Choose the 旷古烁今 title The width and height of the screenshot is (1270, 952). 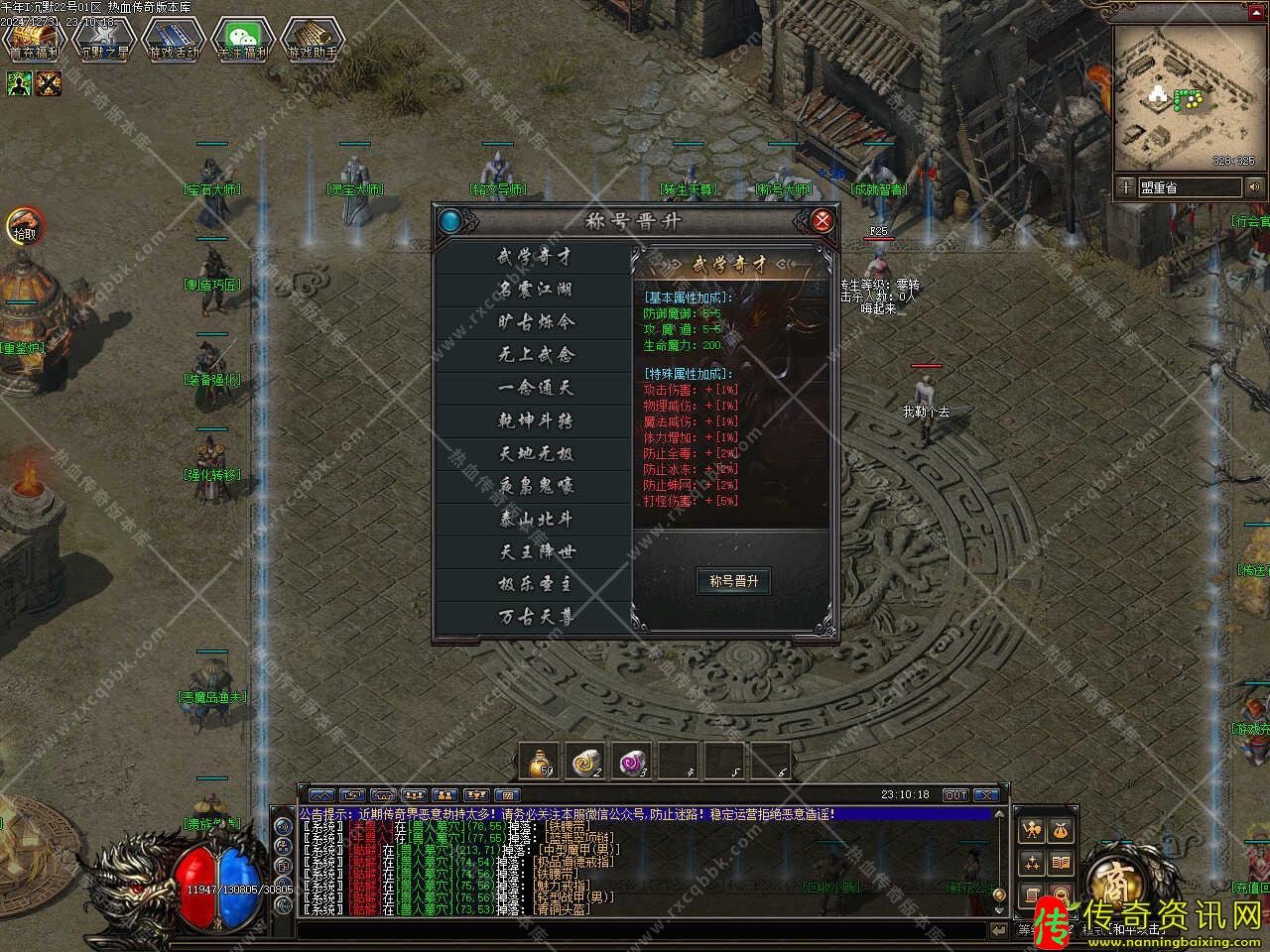pos(535,322)
